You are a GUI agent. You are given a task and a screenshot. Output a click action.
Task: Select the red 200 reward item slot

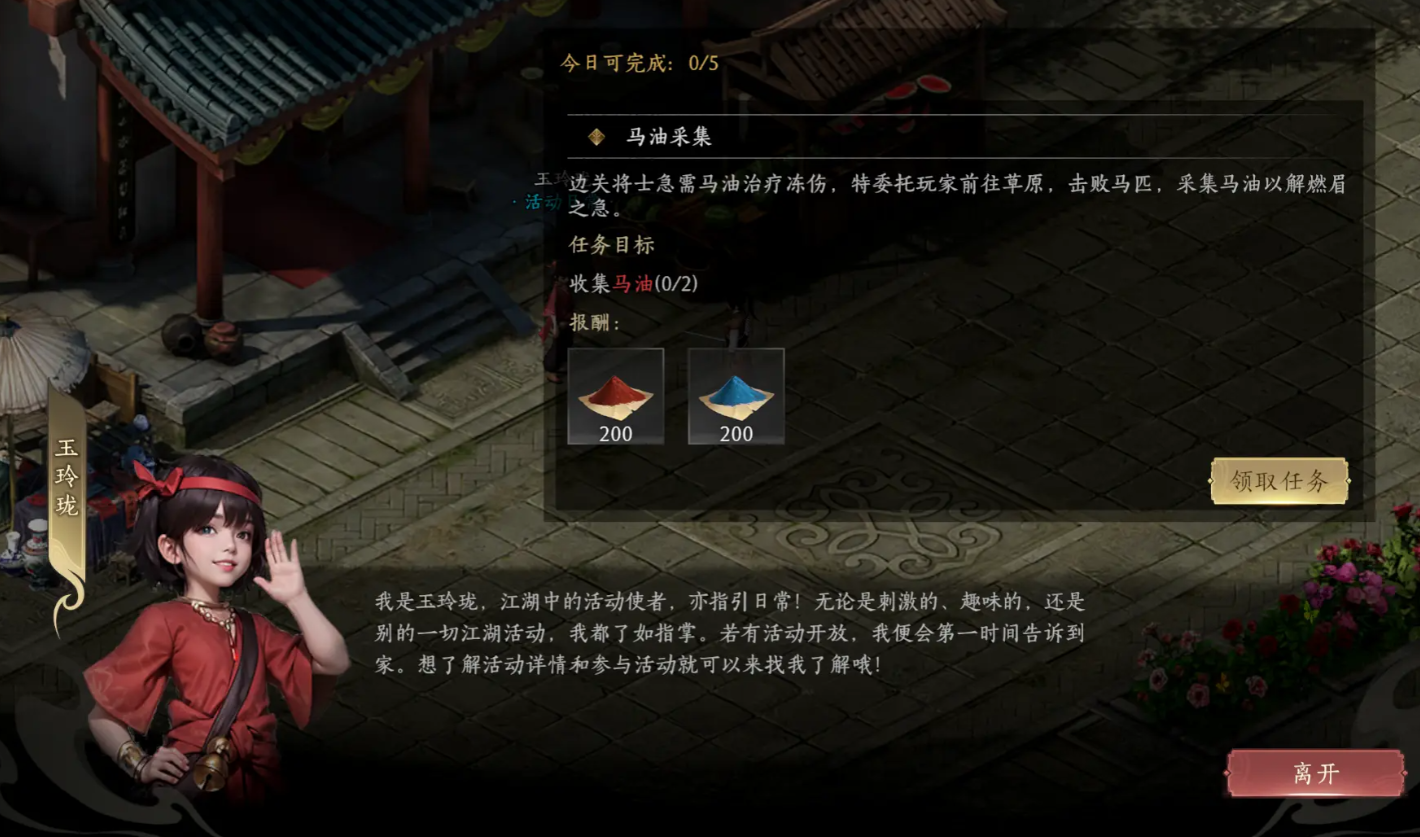coord(614,398)
